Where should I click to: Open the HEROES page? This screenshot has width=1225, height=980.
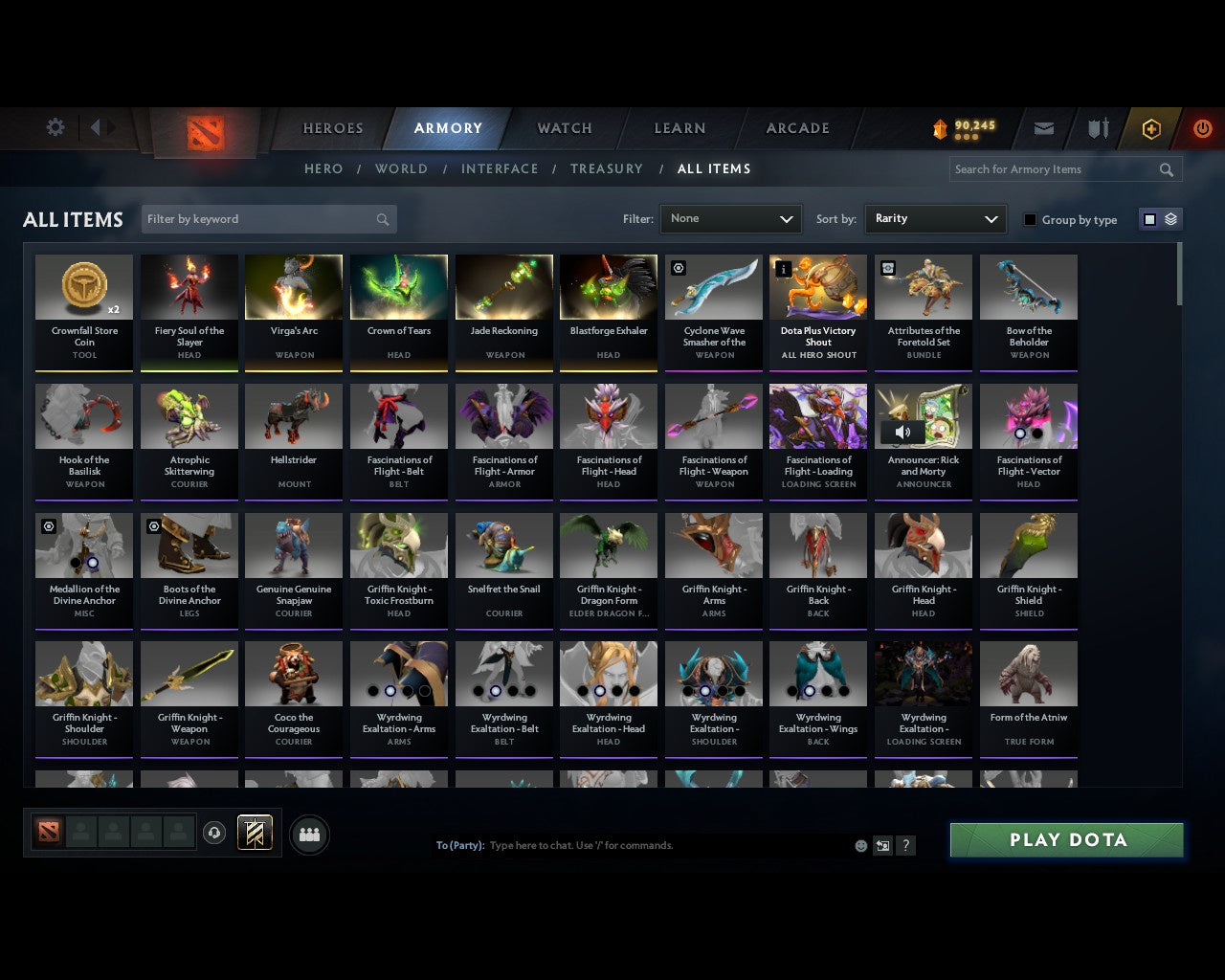coord(332,127)
